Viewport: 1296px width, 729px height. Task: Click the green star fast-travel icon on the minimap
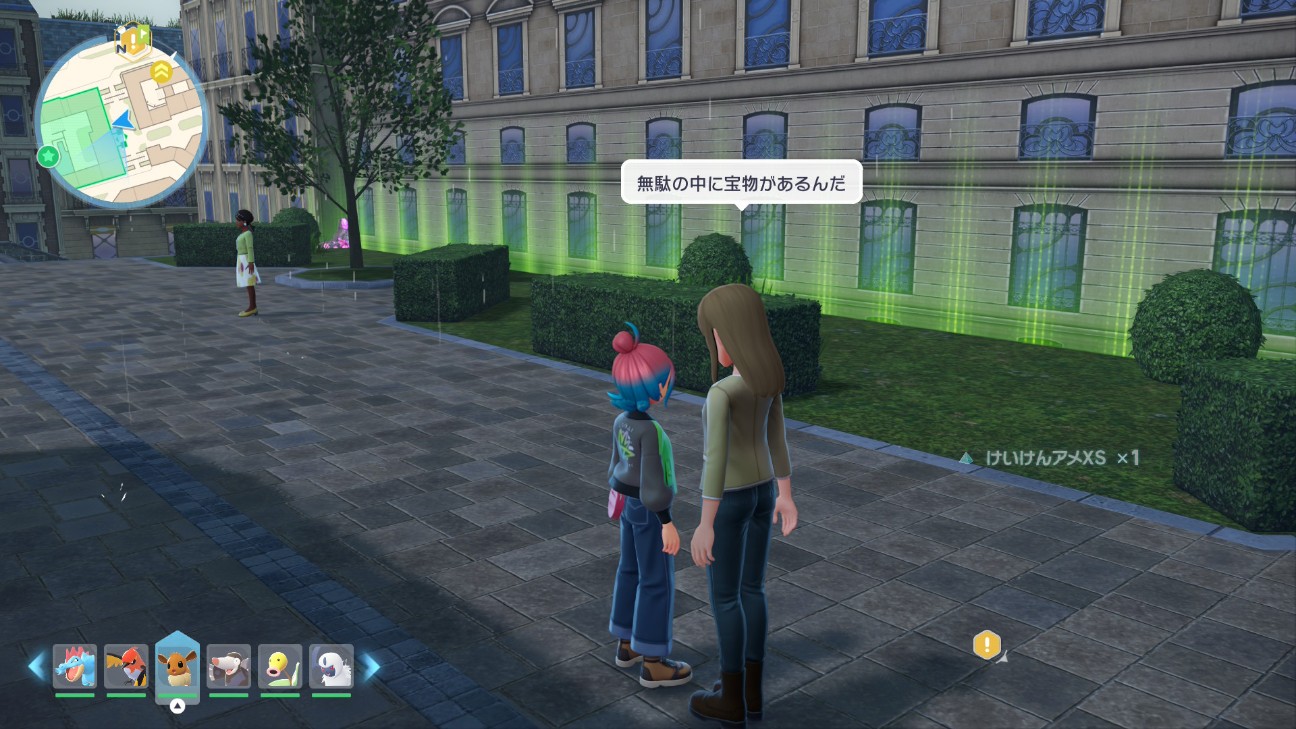[48, 156]
